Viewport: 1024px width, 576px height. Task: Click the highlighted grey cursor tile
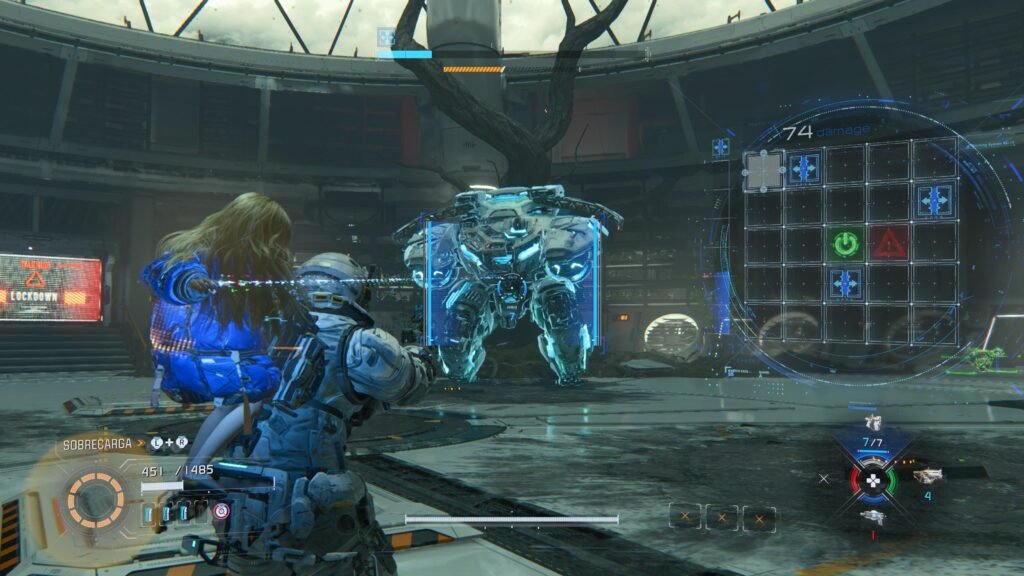tap(764, 170)
